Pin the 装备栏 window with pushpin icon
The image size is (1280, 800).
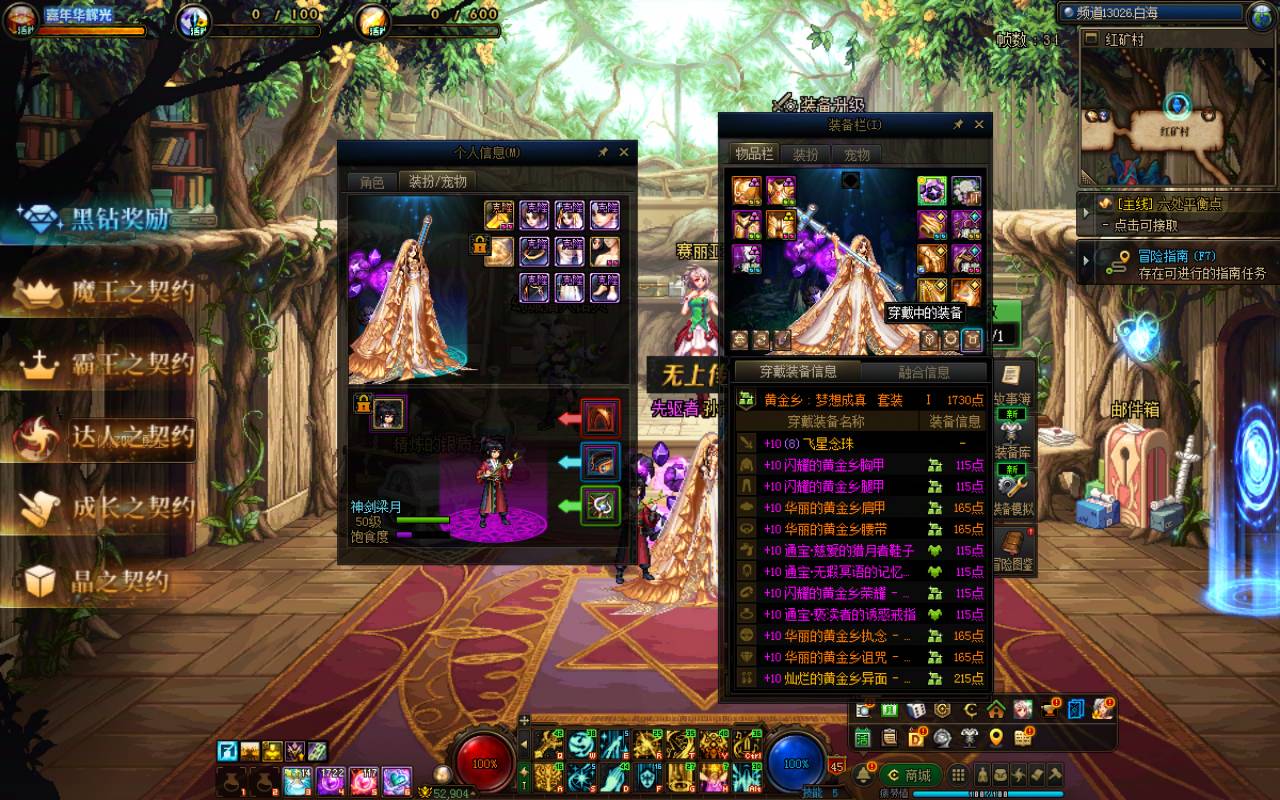957,125
